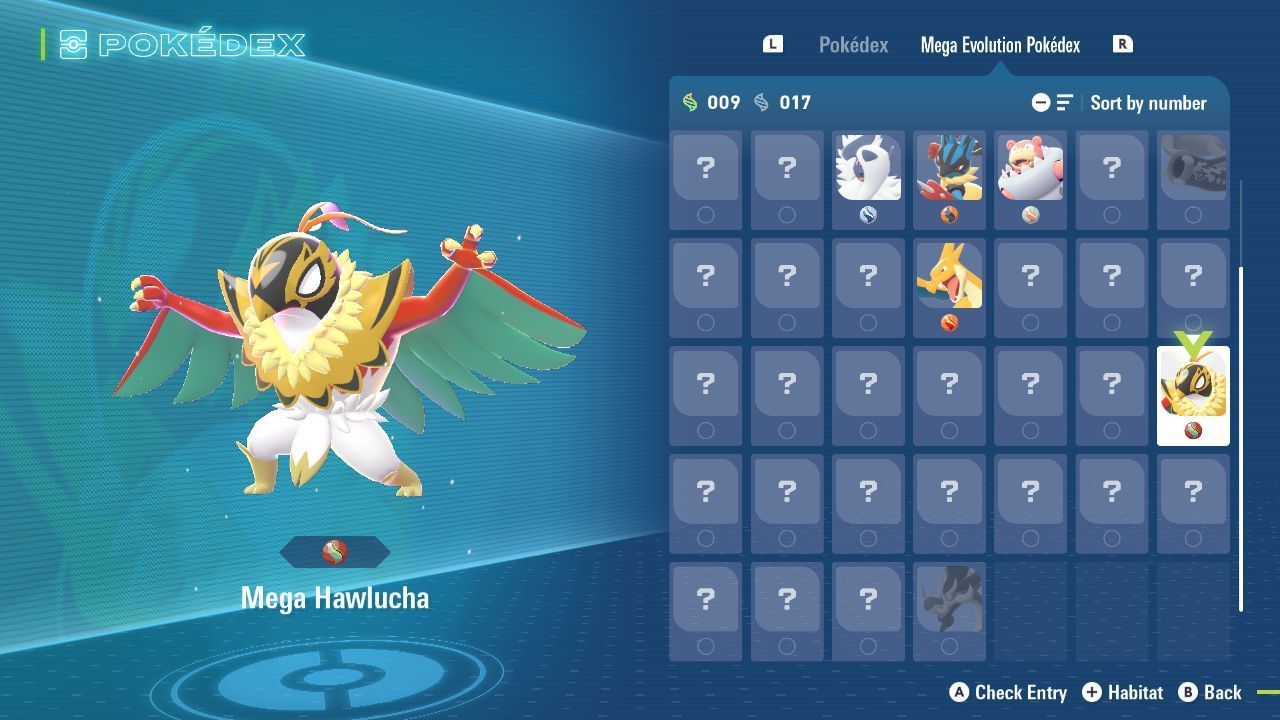
Task: Select the Mega Absol thumbnail entry
Action: point(868,170)
